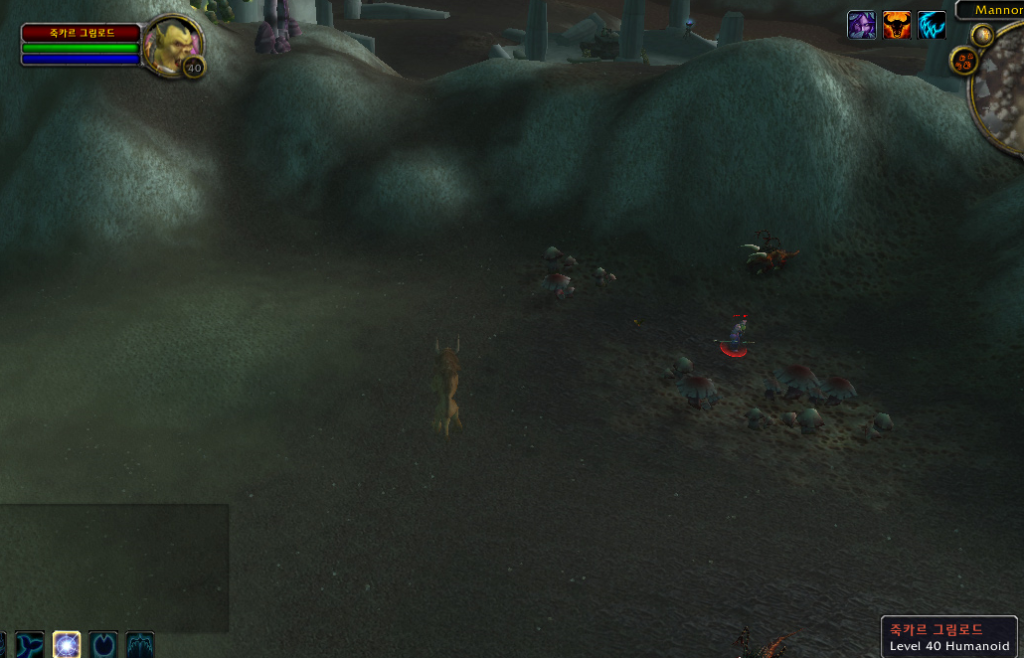Activate the dark round shield-shaped ability icon
The height and width of the screenshot is (658, 1024).
point(103,644)
